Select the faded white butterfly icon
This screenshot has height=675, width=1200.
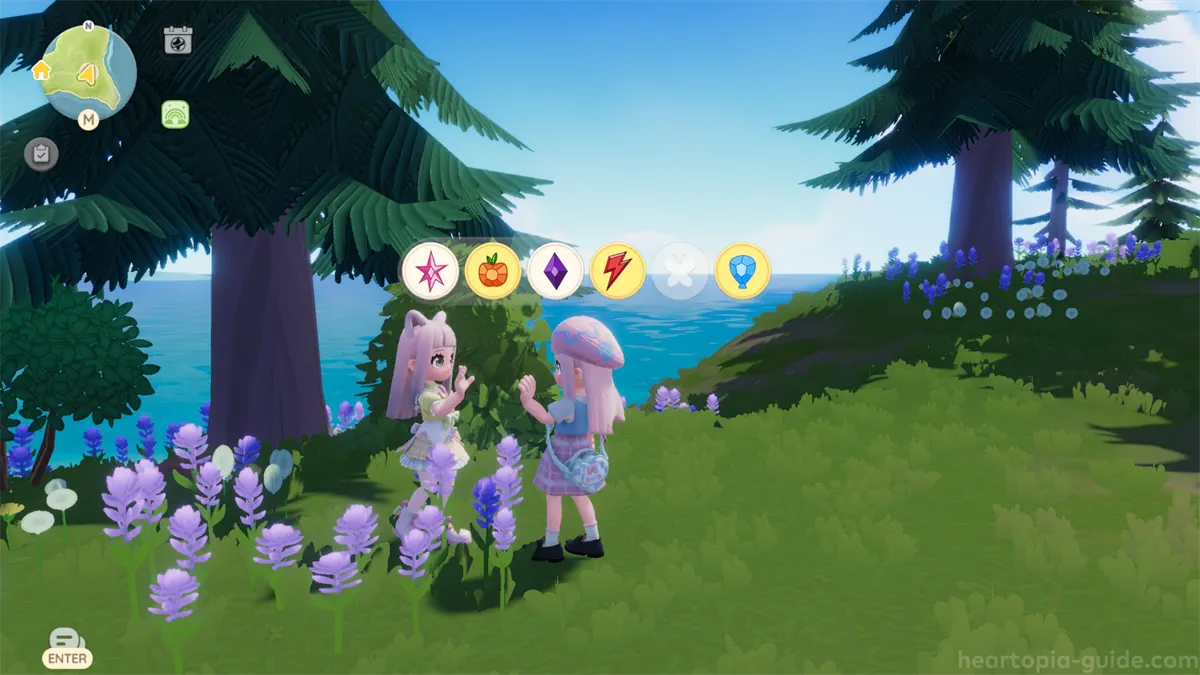pos(680,271)
